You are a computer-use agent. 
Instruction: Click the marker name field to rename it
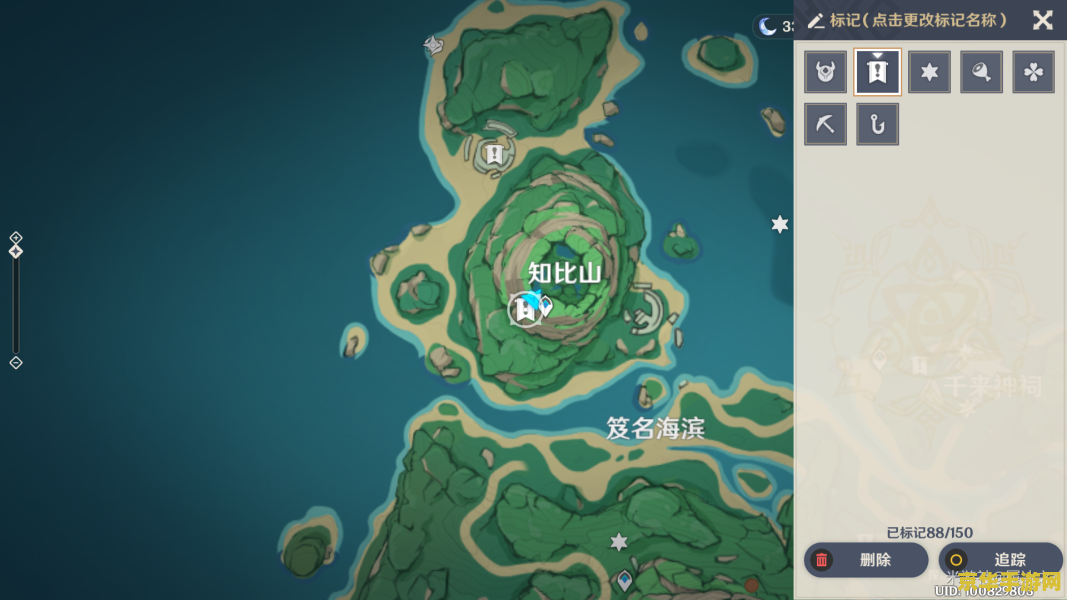917,20
